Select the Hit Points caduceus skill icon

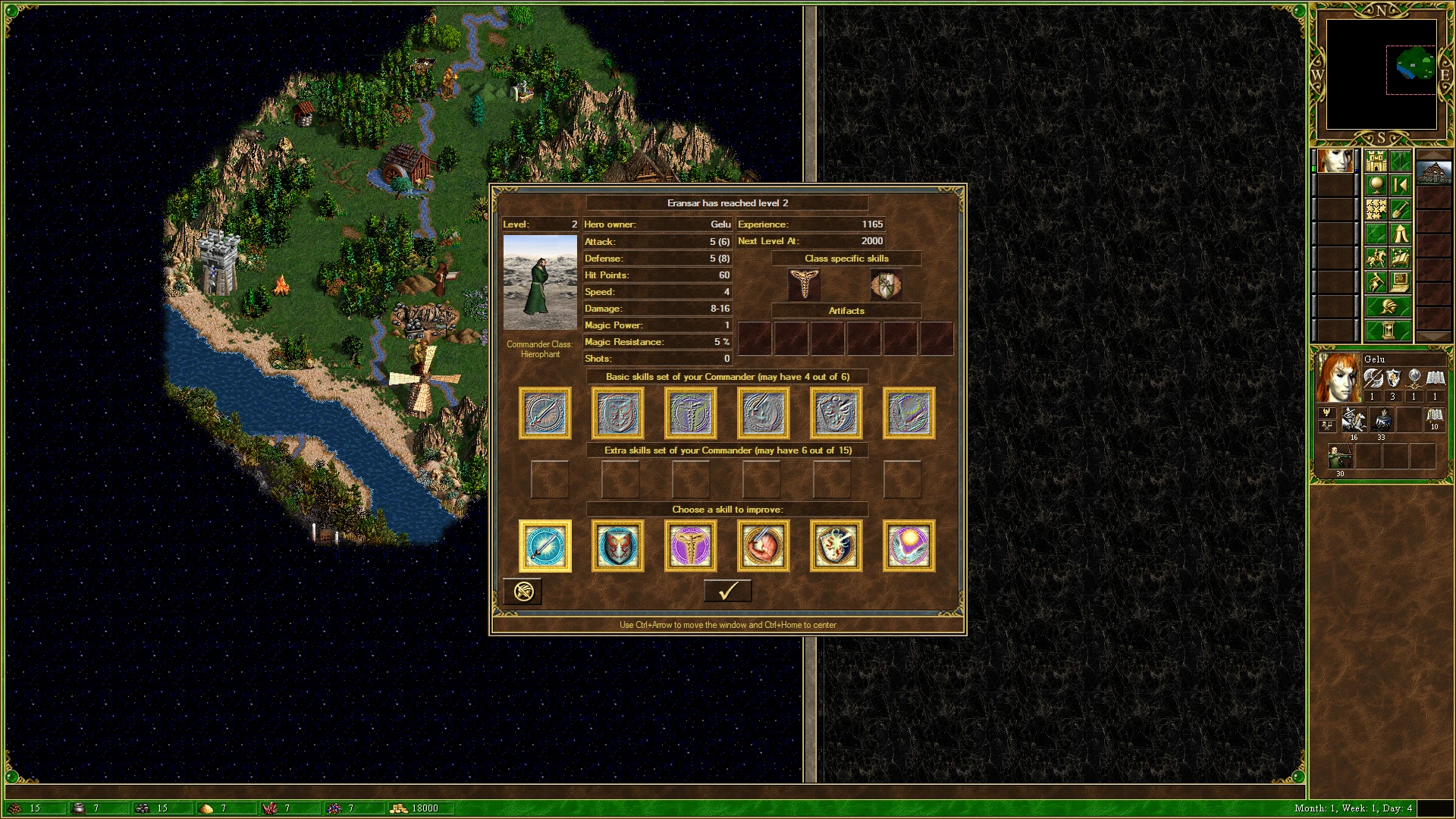coord(690,546)
